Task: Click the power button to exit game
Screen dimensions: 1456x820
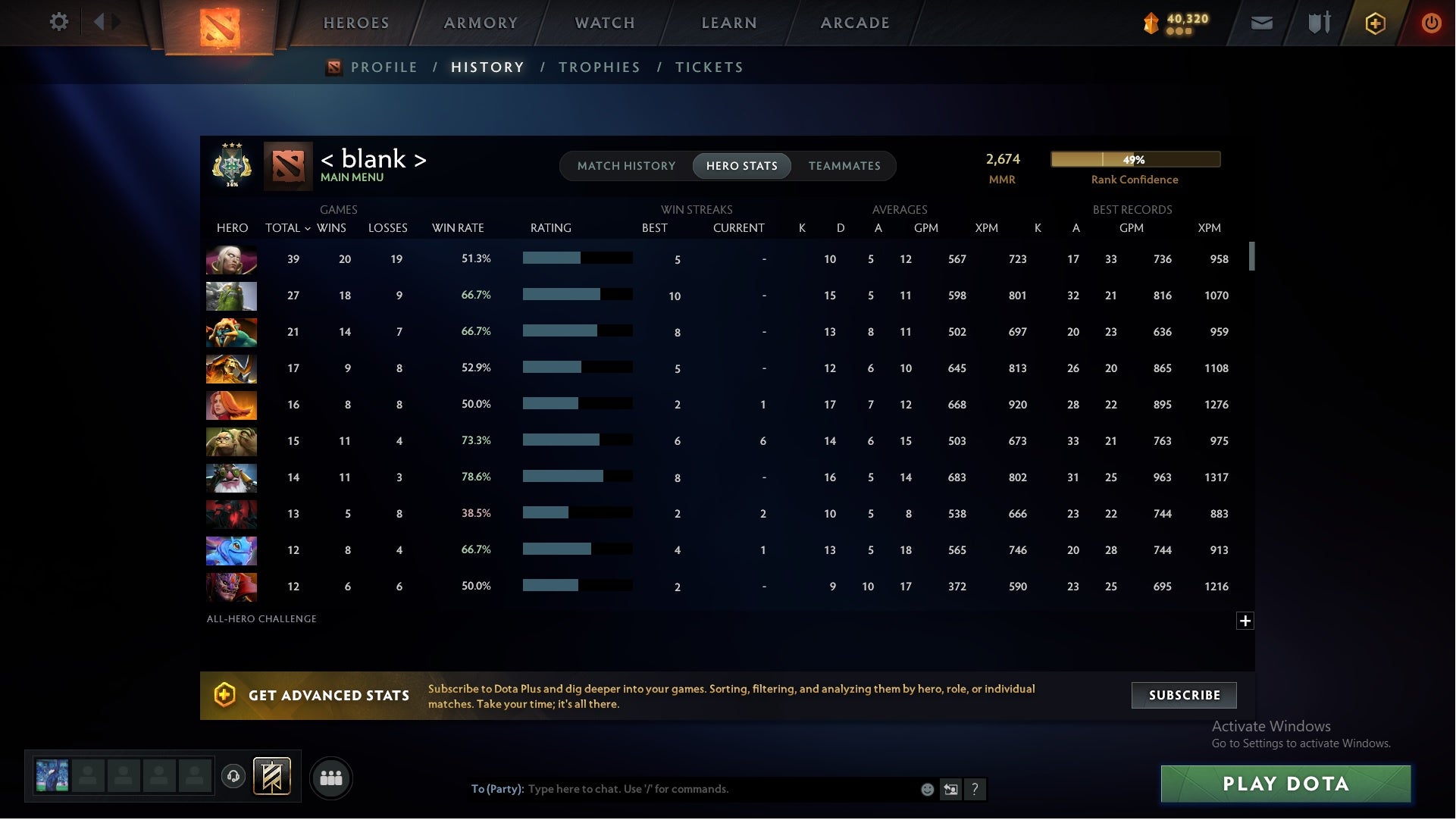Action: coord(1431,23)
